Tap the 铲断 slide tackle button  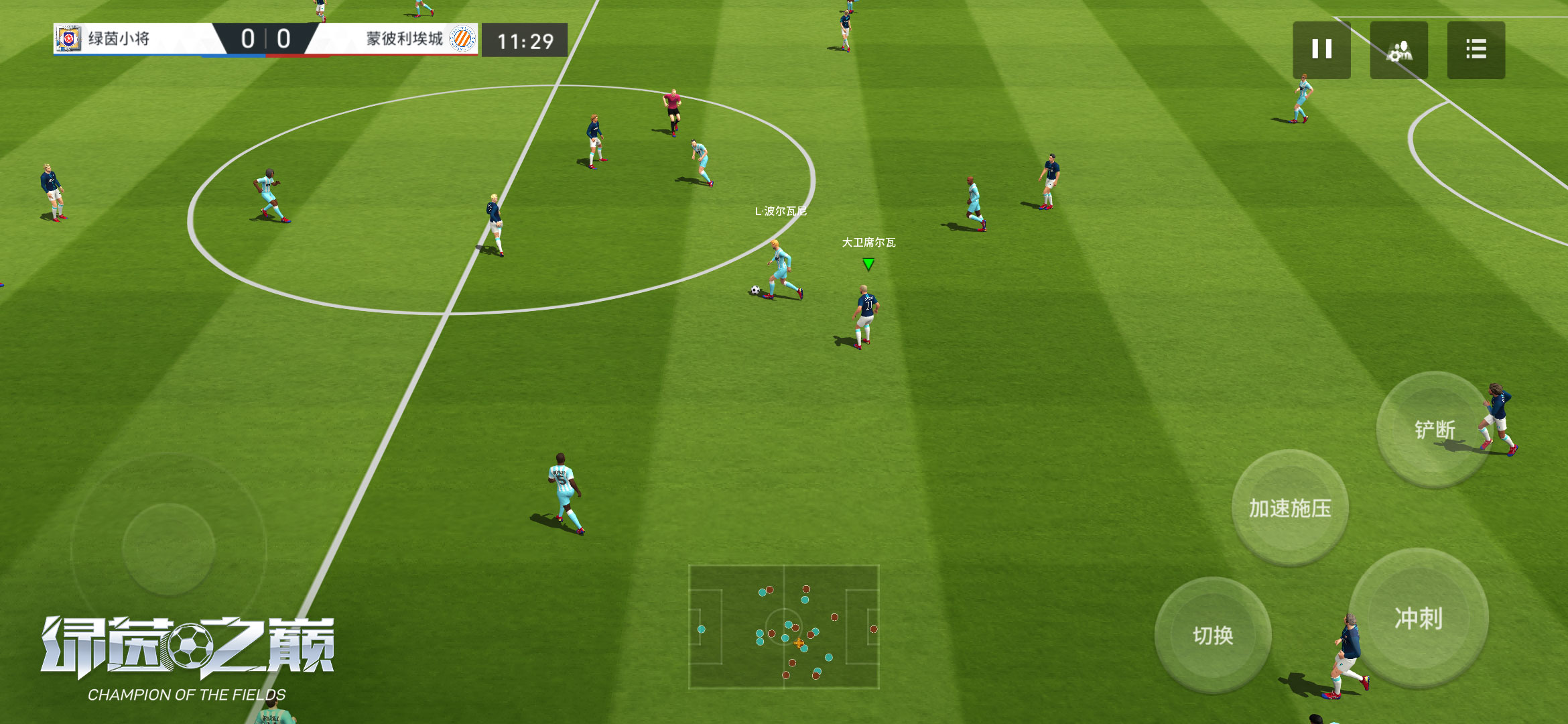pos(1434,429)
